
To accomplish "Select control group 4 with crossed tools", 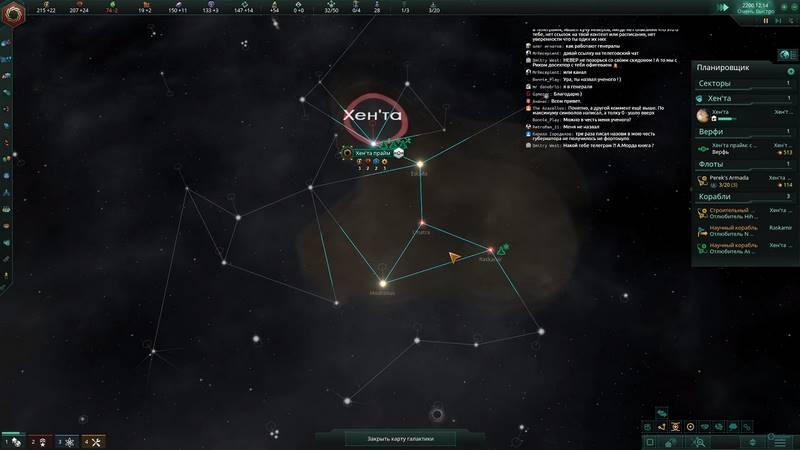I will (x=92, y=441).
